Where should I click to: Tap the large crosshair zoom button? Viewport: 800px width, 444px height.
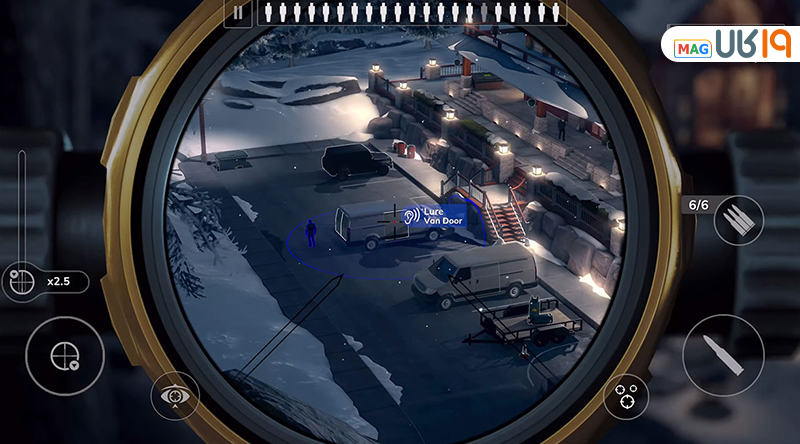pyautogui.click(x=64, y=355)
